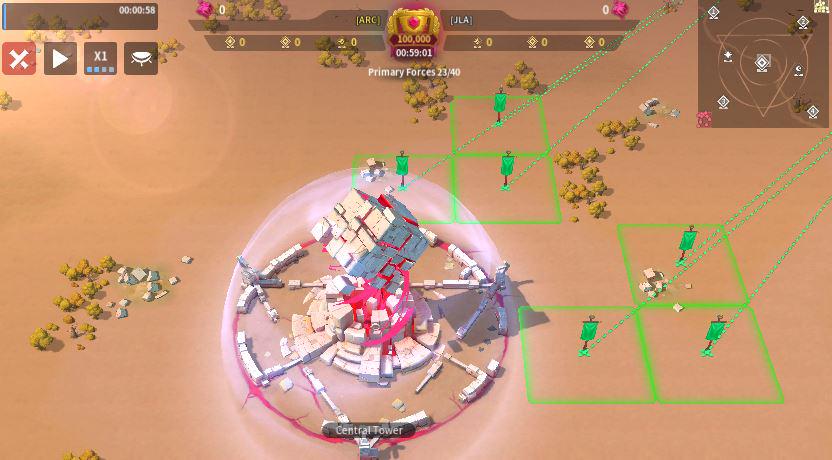Select the Central Tower label

[x=369, y=430]
